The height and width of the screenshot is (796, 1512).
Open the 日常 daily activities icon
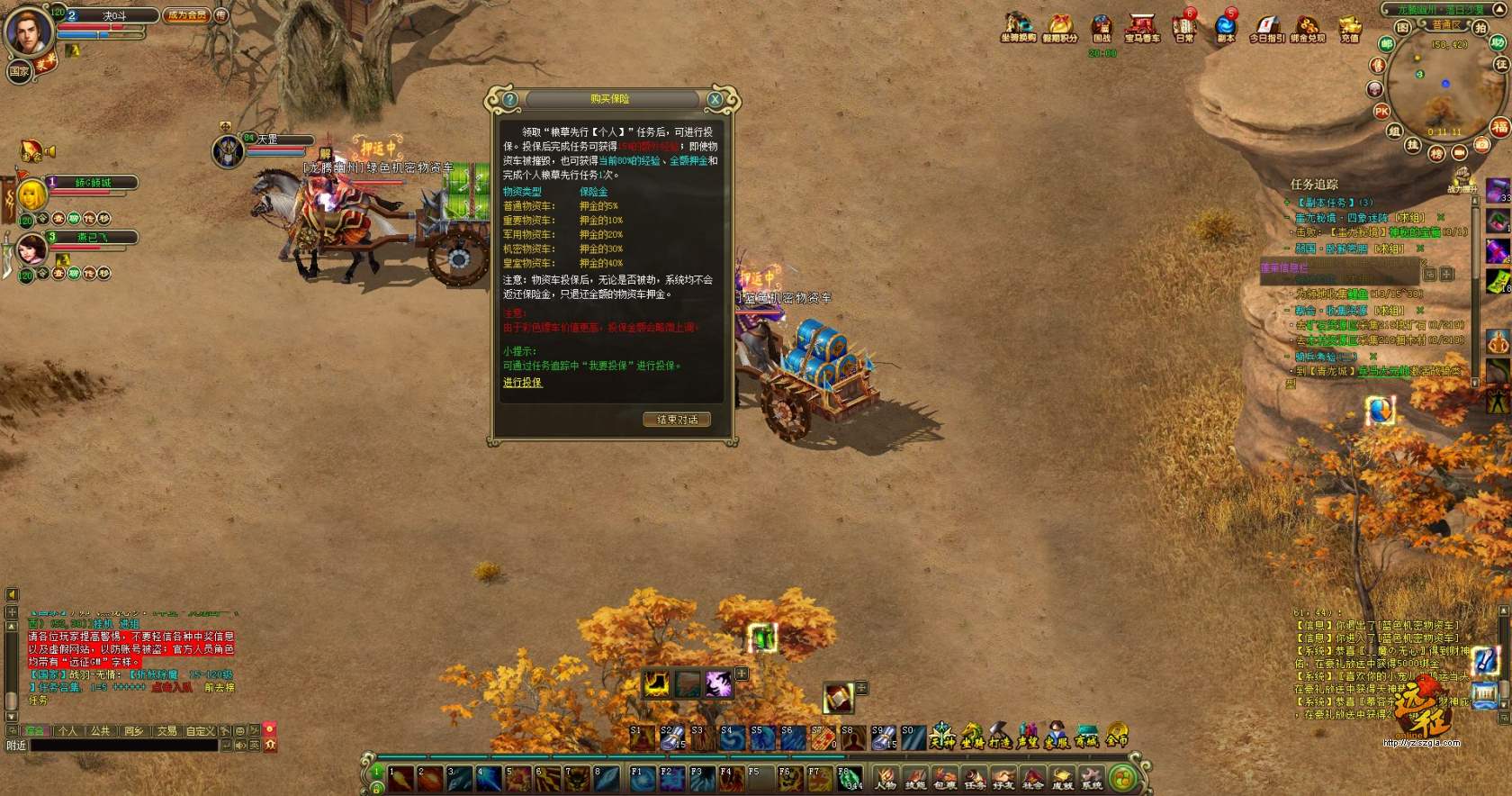1183,27
